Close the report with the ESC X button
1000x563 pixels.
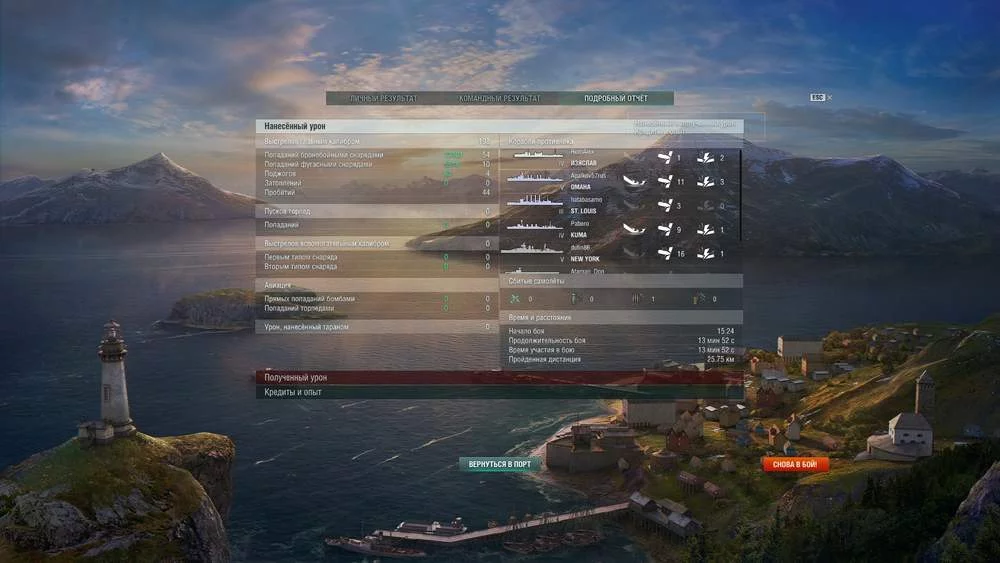tap(821, 98)
